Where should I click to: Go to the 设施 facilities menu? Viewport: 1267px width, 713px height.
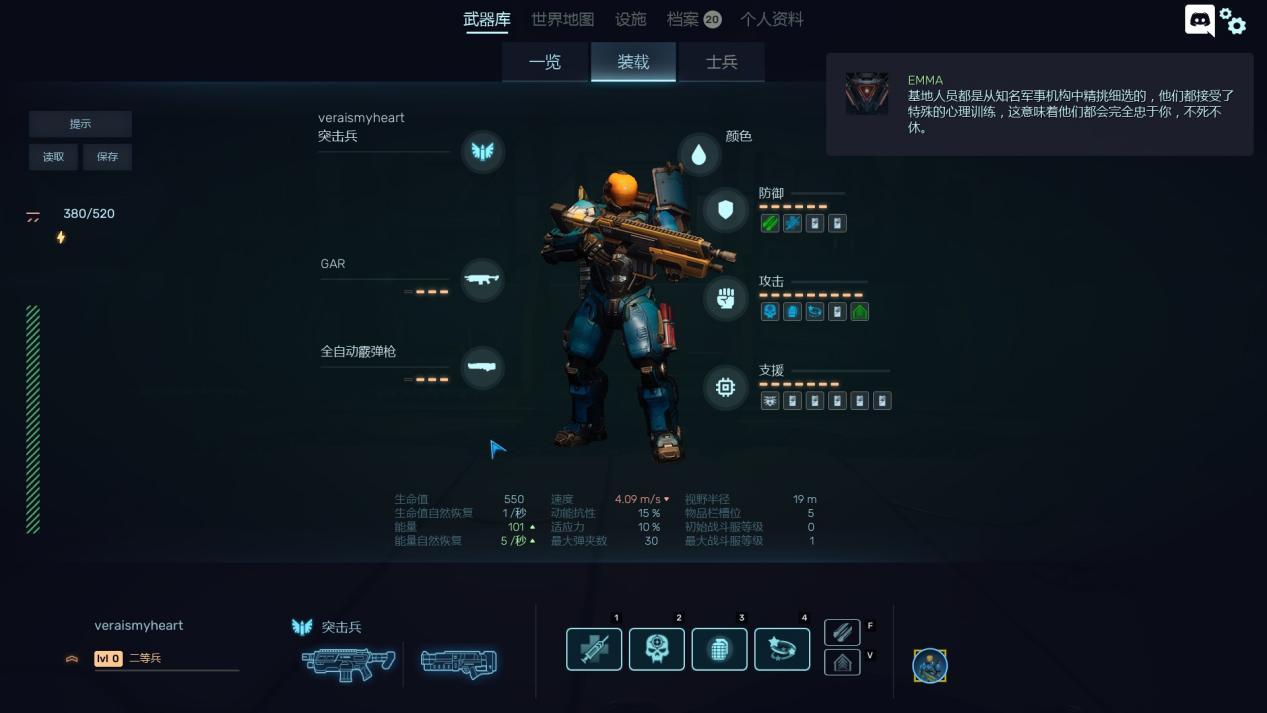point(630,20)
